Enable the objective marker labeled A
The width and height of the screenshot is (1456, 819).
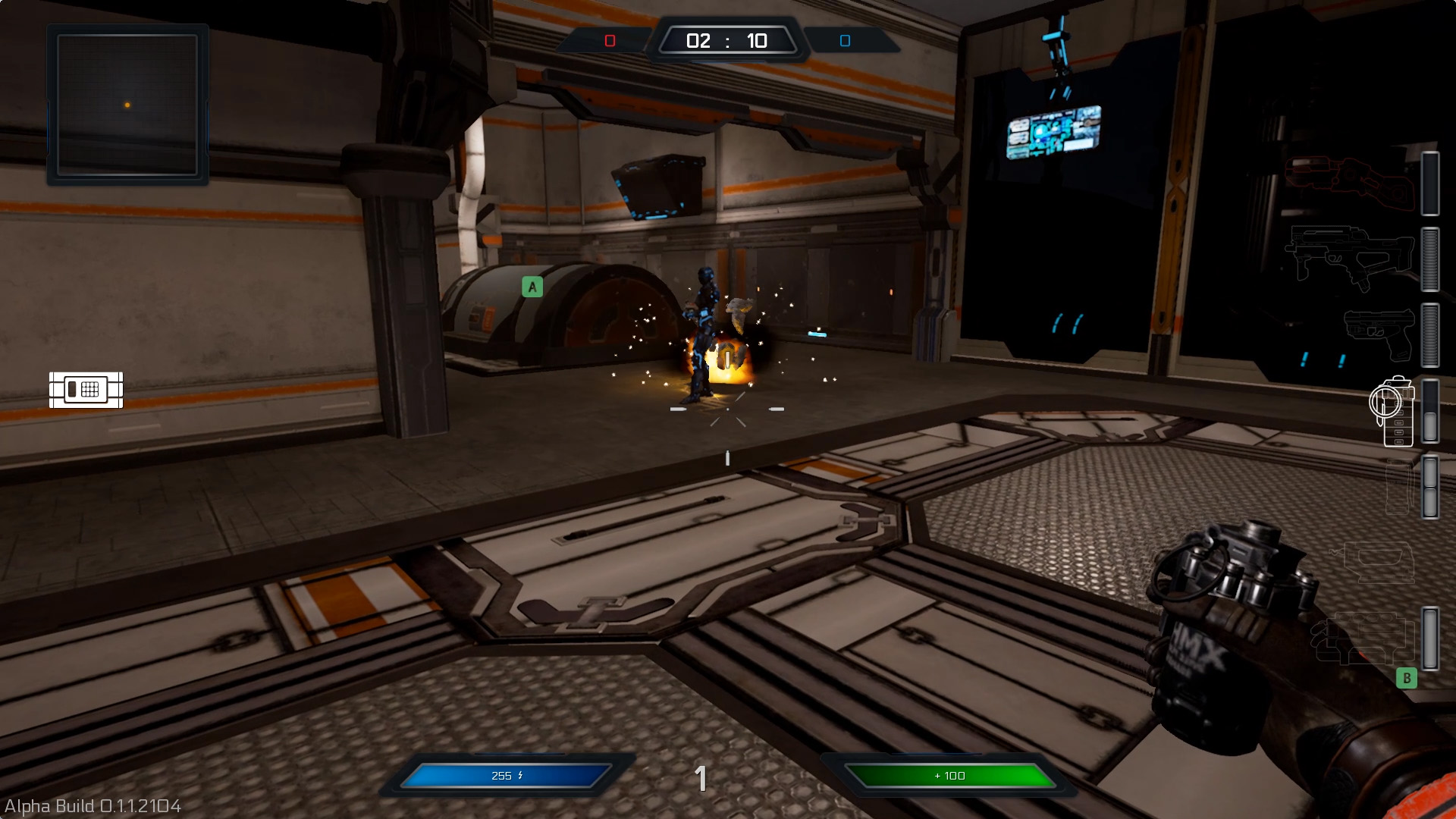pos(532,287)
